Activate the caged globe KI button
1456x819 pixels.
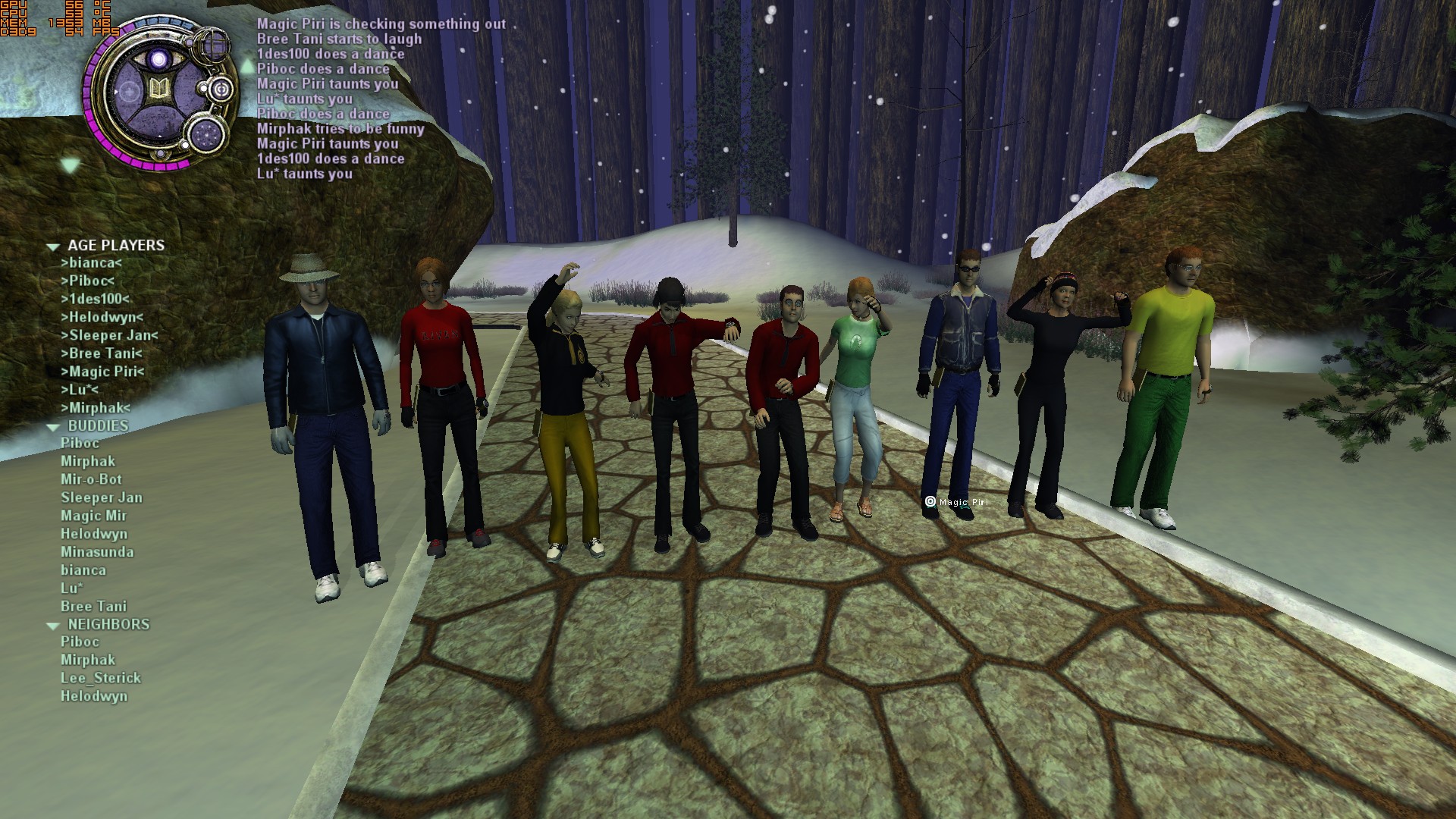[x=212, y=43]
